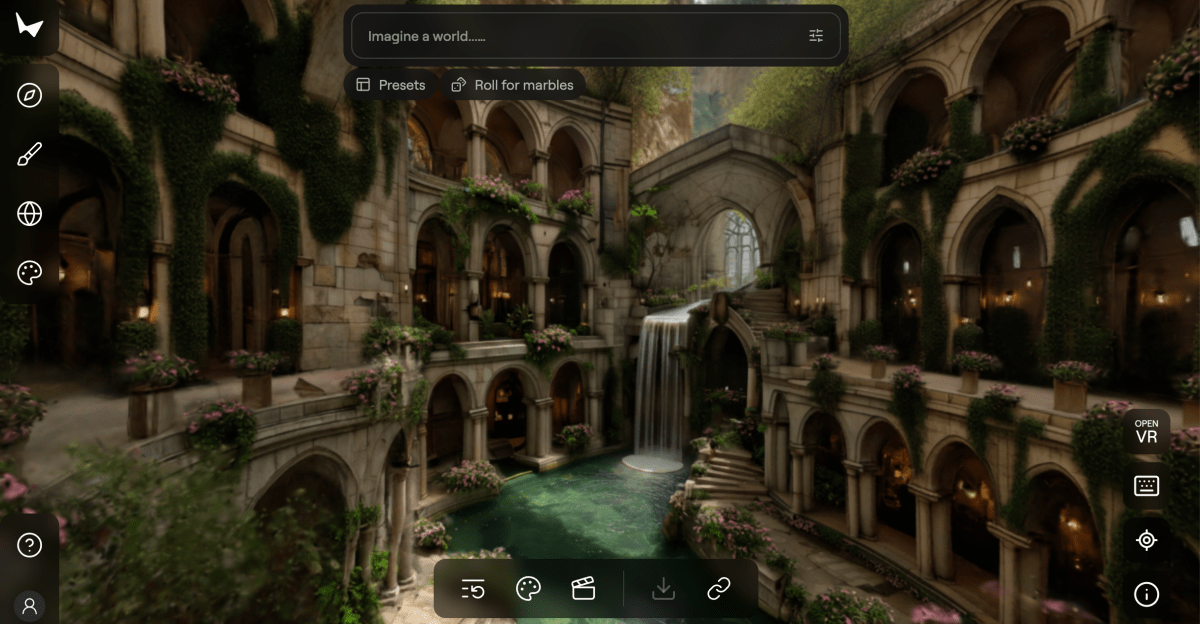Image resolution: width=1200 pixels, height=624 pixels.
Task: Open the compass explore icon
Action: [x=30, y=95]
